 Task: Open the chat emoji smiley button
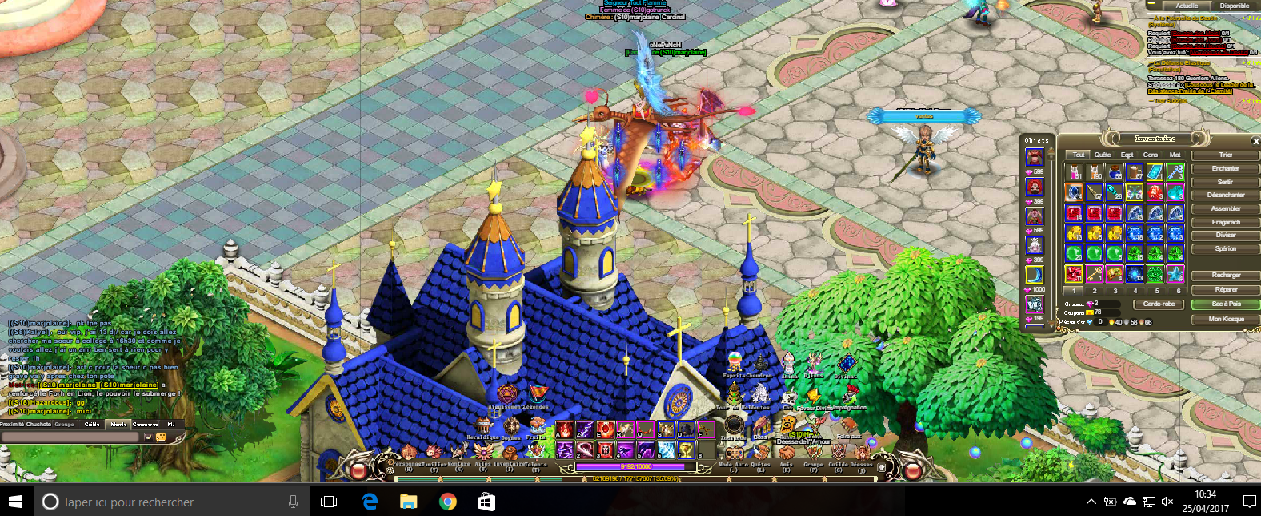point(159,437)
